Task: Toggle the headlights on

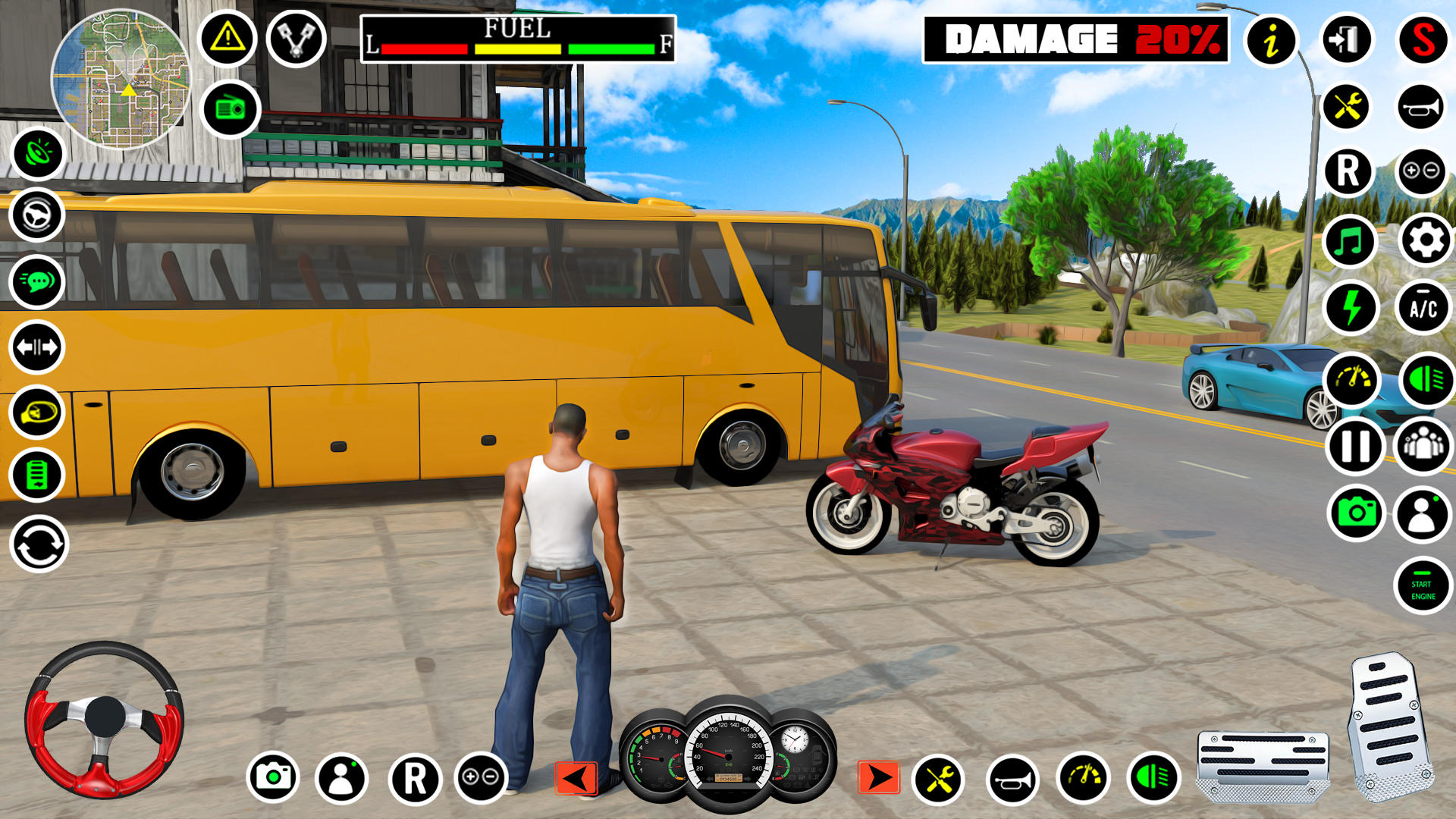Action: tap(1426, 375)
